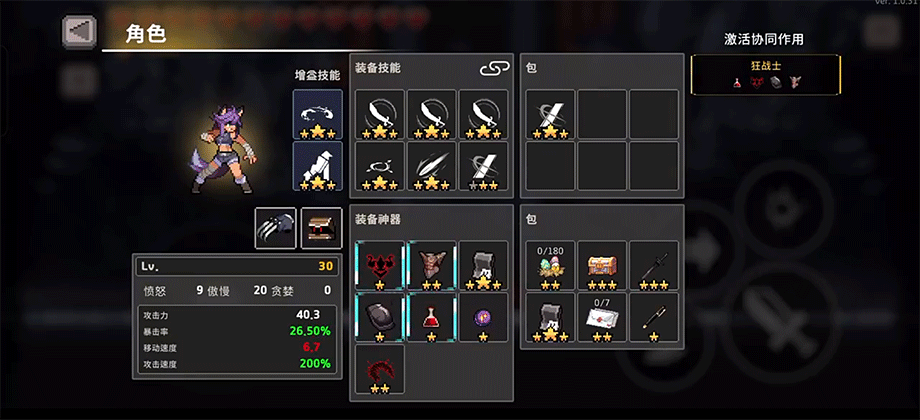Image resolution: width=920 pixels, height=420 pixels.
Task: Select the black katana in the bag
Action: tap(654, 266)
